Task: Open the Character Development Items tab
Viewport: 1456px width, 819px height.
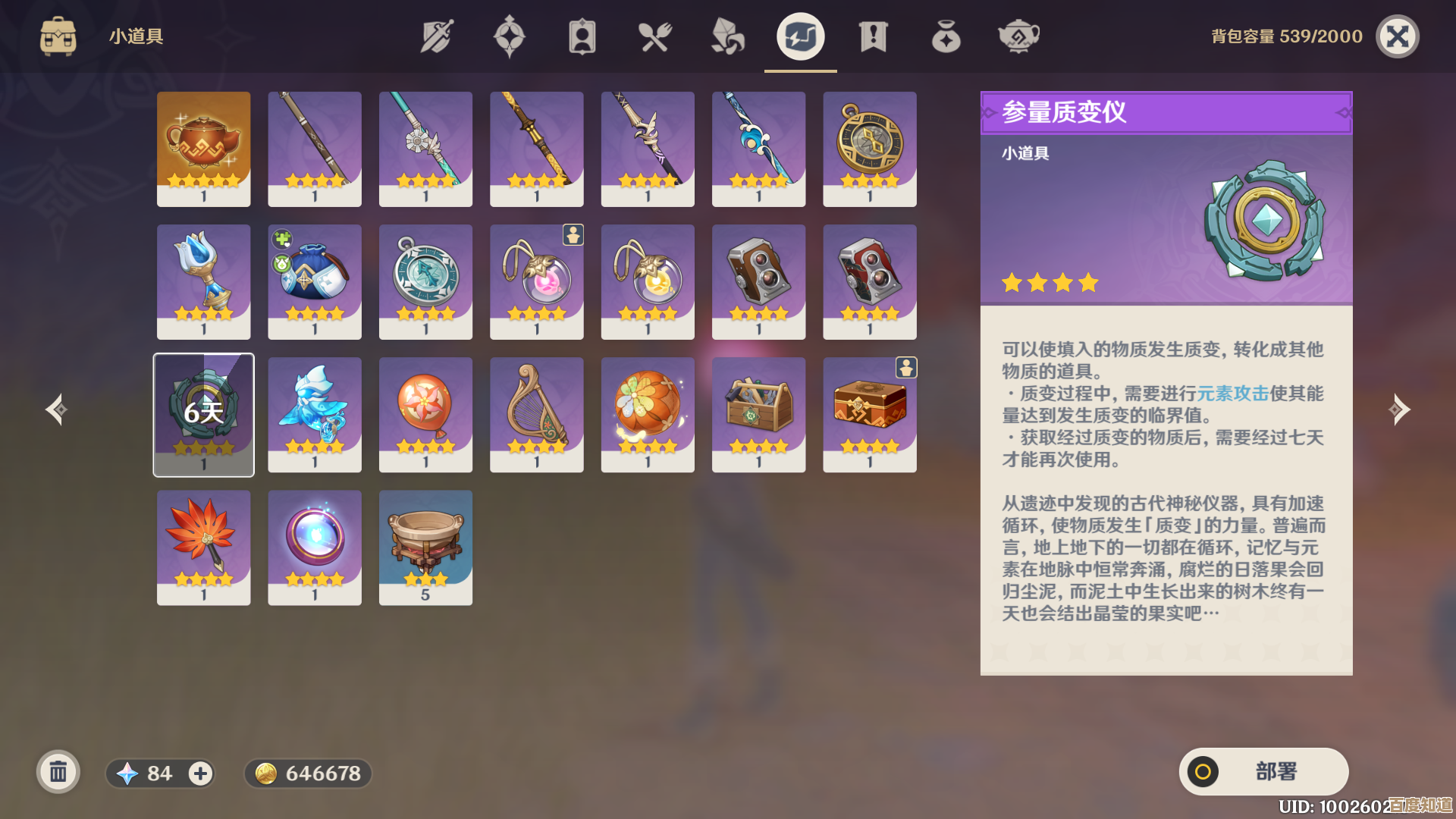Action: point(727,35)
